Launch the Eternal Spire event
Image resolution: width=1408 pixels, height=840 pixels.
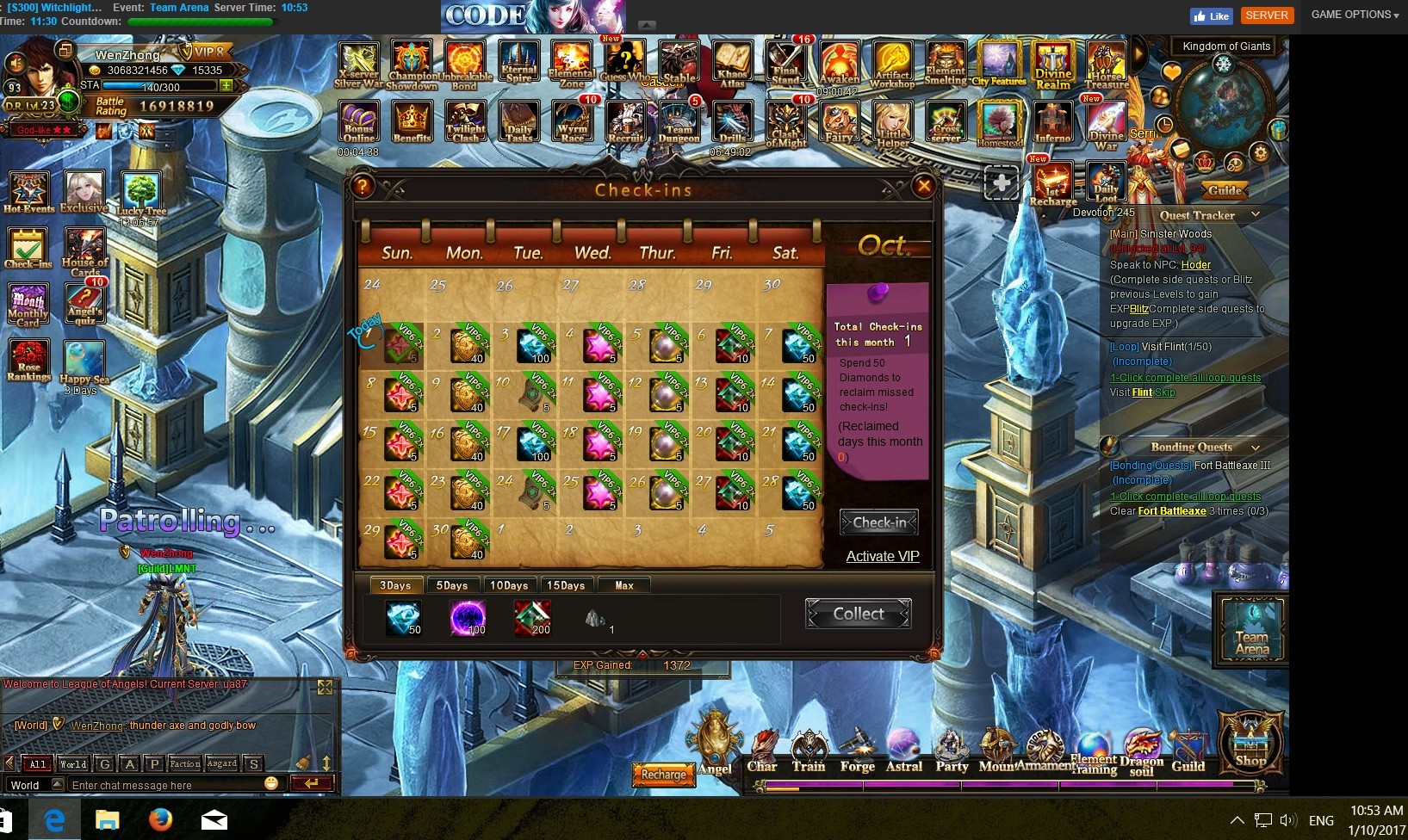[x=518, y=63]
